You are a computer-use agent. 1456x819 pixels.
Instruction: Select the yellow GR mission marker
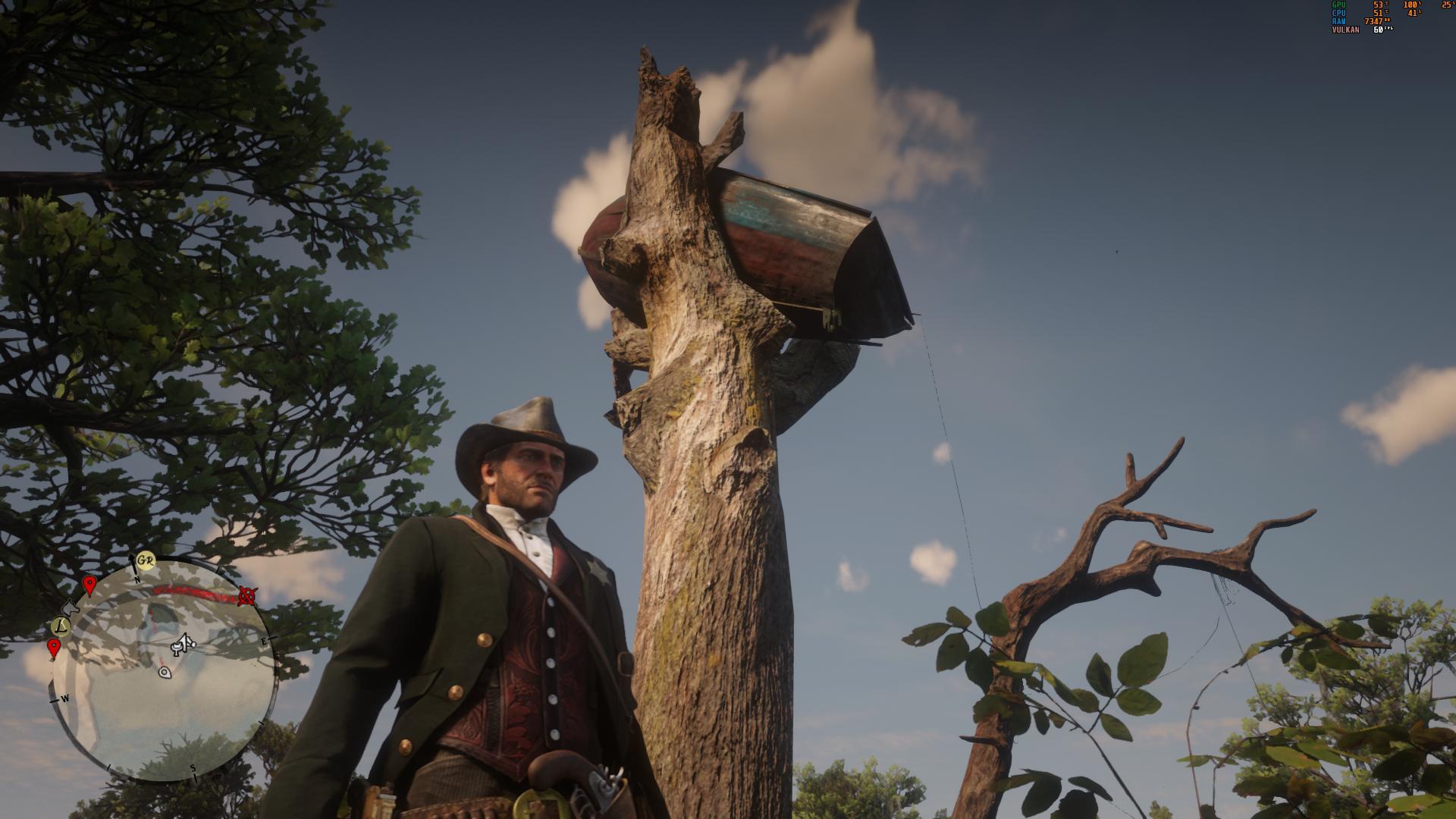[x=146, y=562]
